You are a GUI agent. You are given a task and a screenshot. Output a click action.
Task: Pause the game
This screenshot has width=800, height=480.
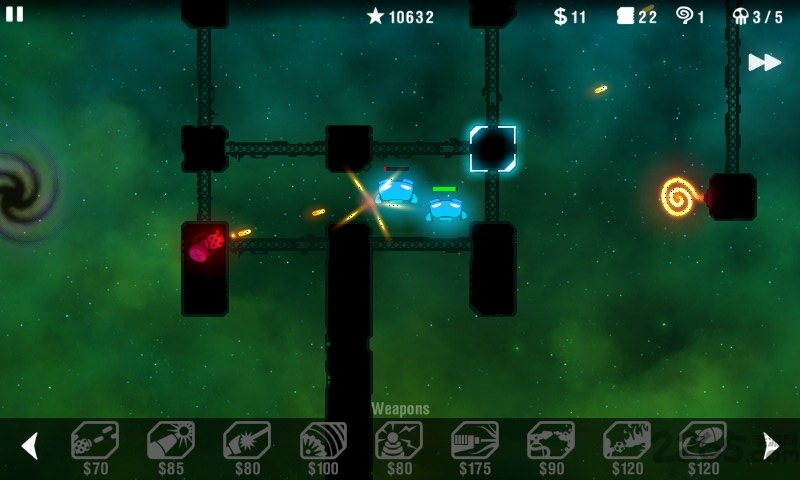coord(15,14)
